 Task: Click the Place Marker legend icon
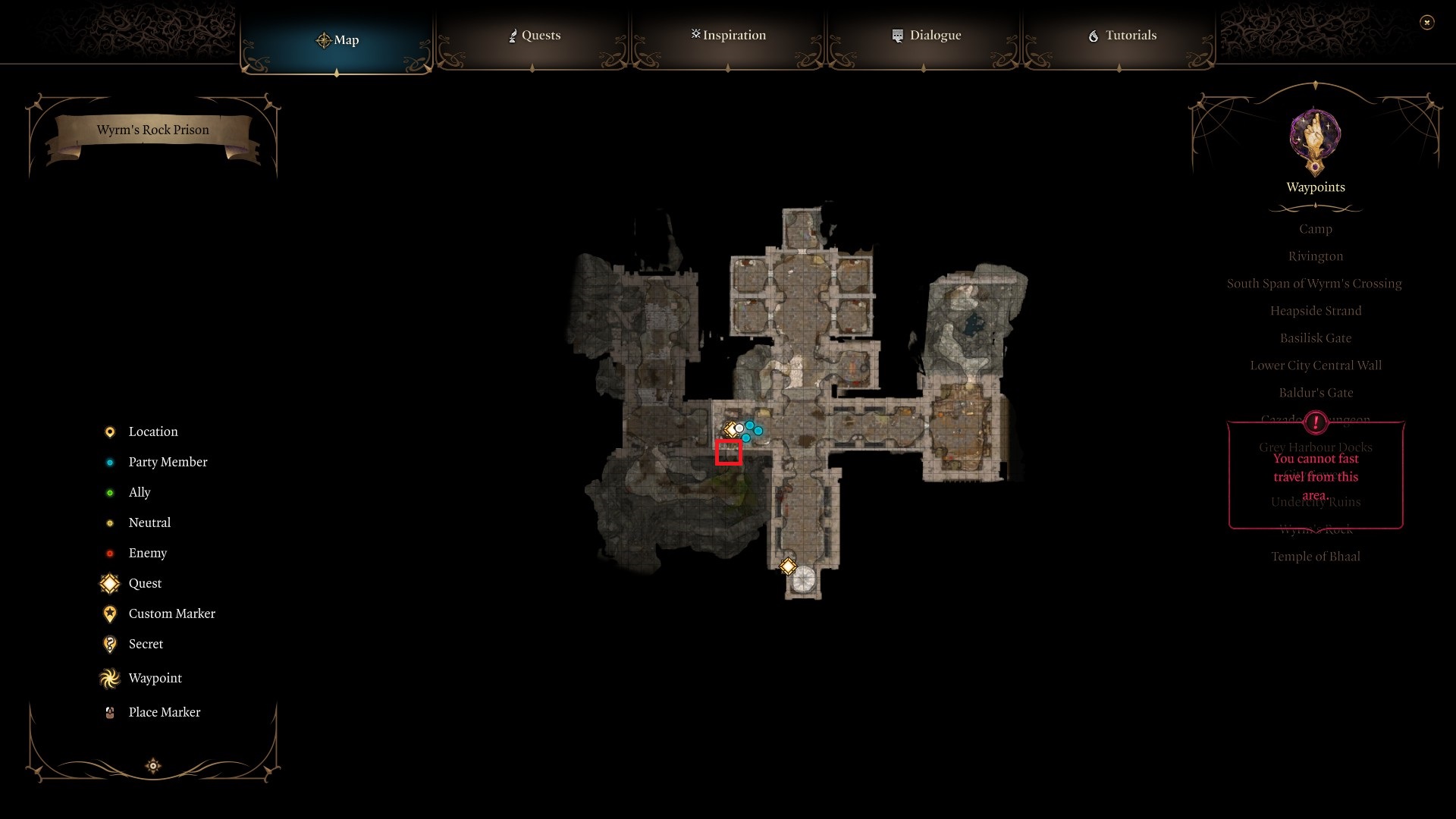[109, 712]
